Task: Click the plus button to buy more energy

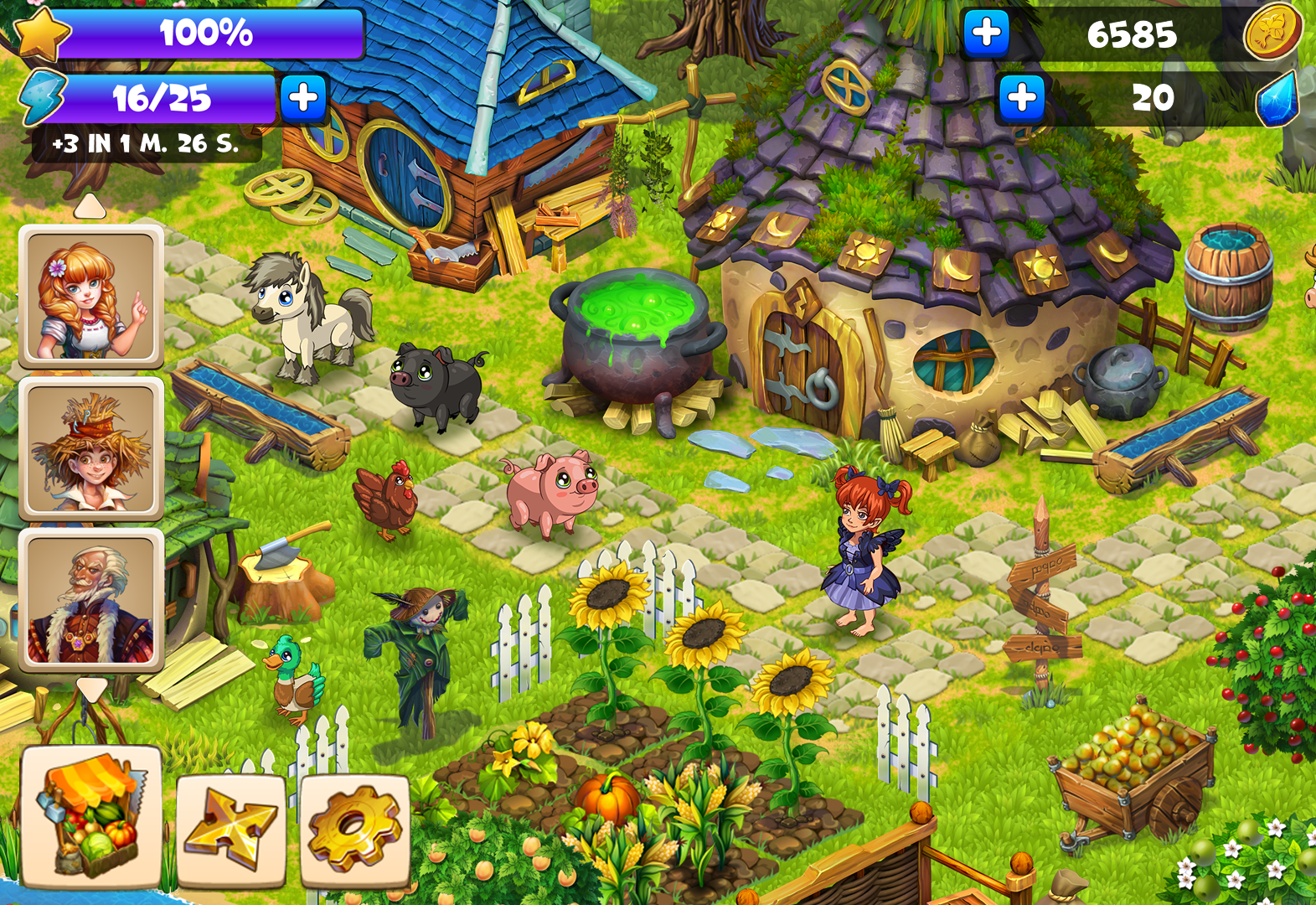Action: click(305, 99)
